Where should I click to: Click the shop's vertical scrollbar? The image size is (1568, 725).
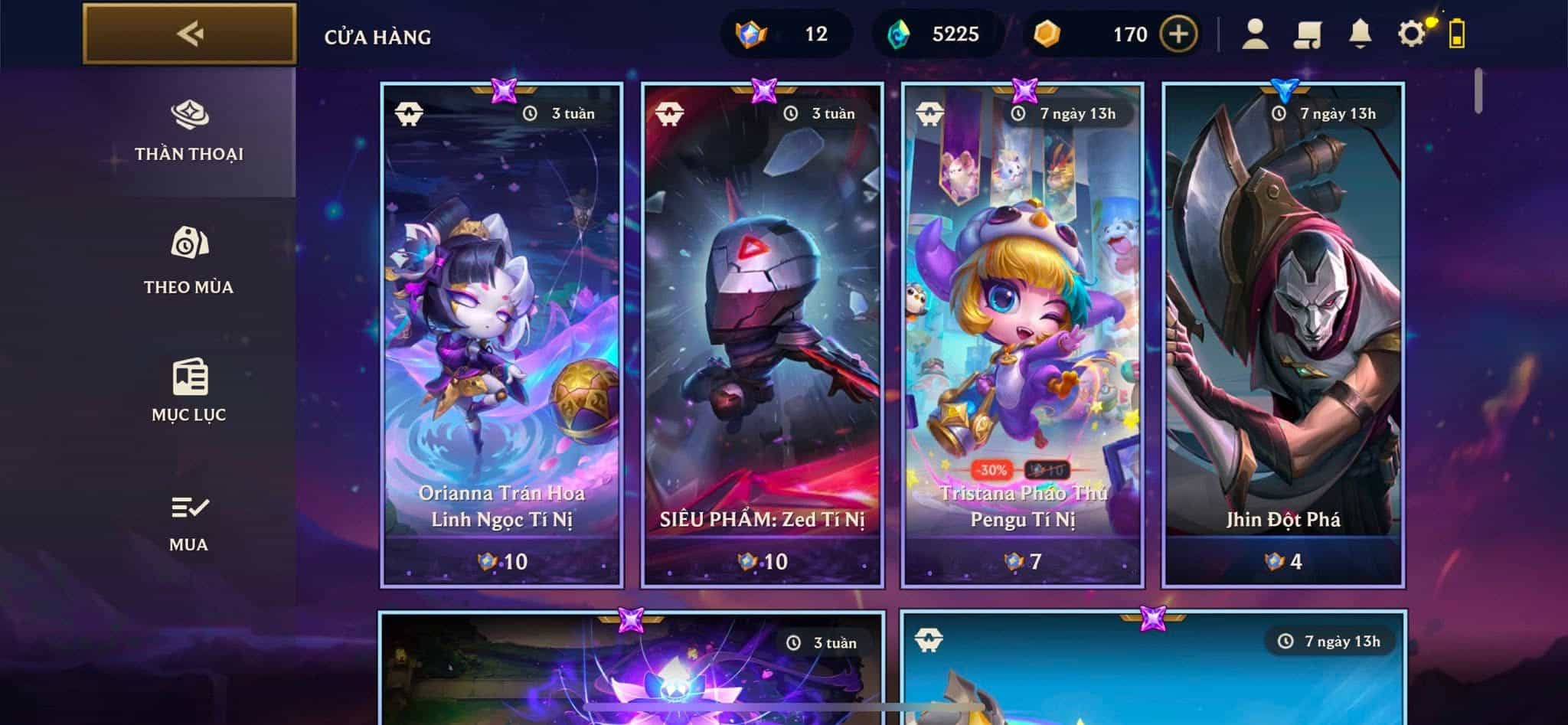[x=1478, y=91]
